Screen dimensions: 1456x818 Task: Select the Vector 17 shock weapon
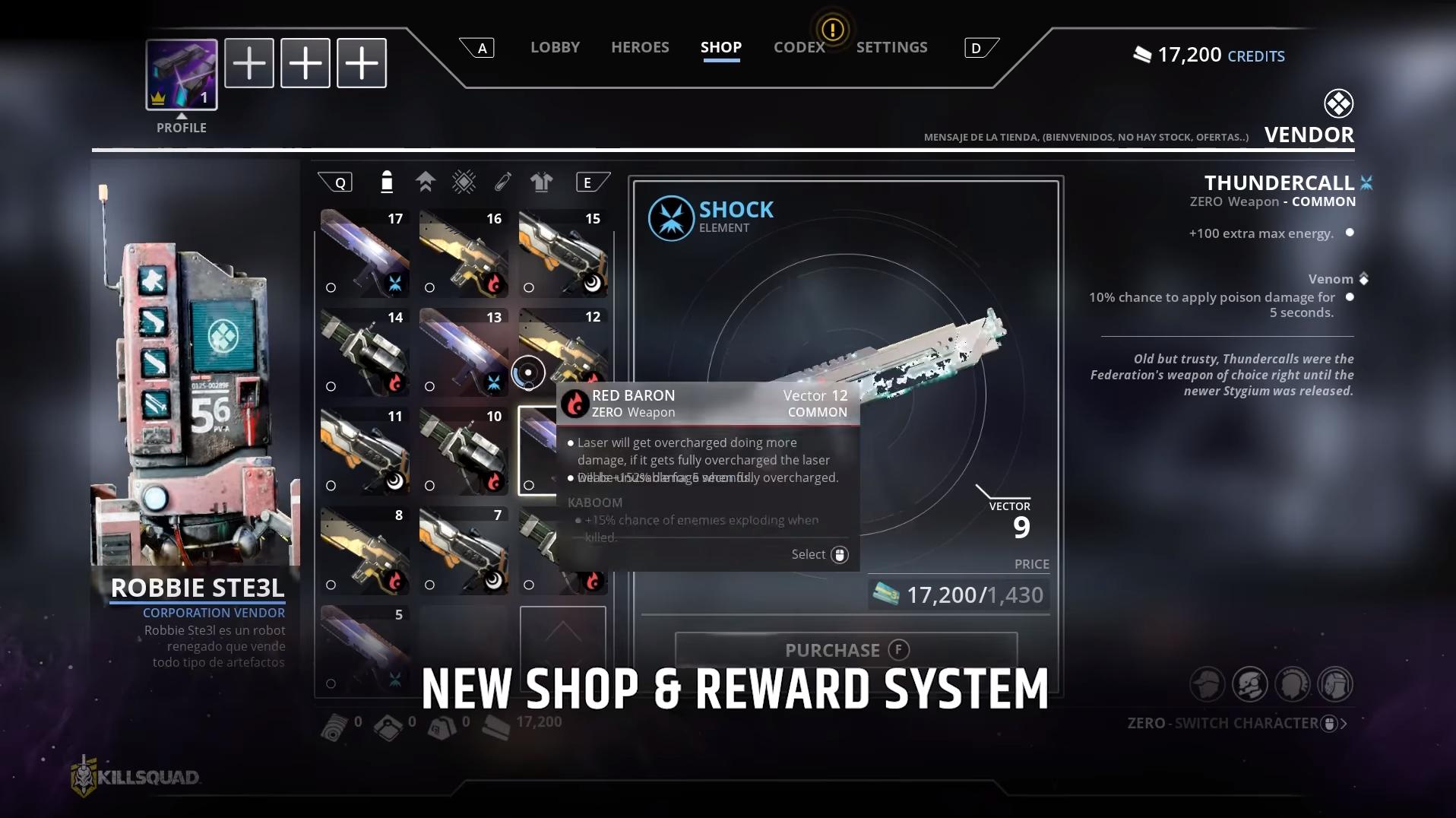365,253
